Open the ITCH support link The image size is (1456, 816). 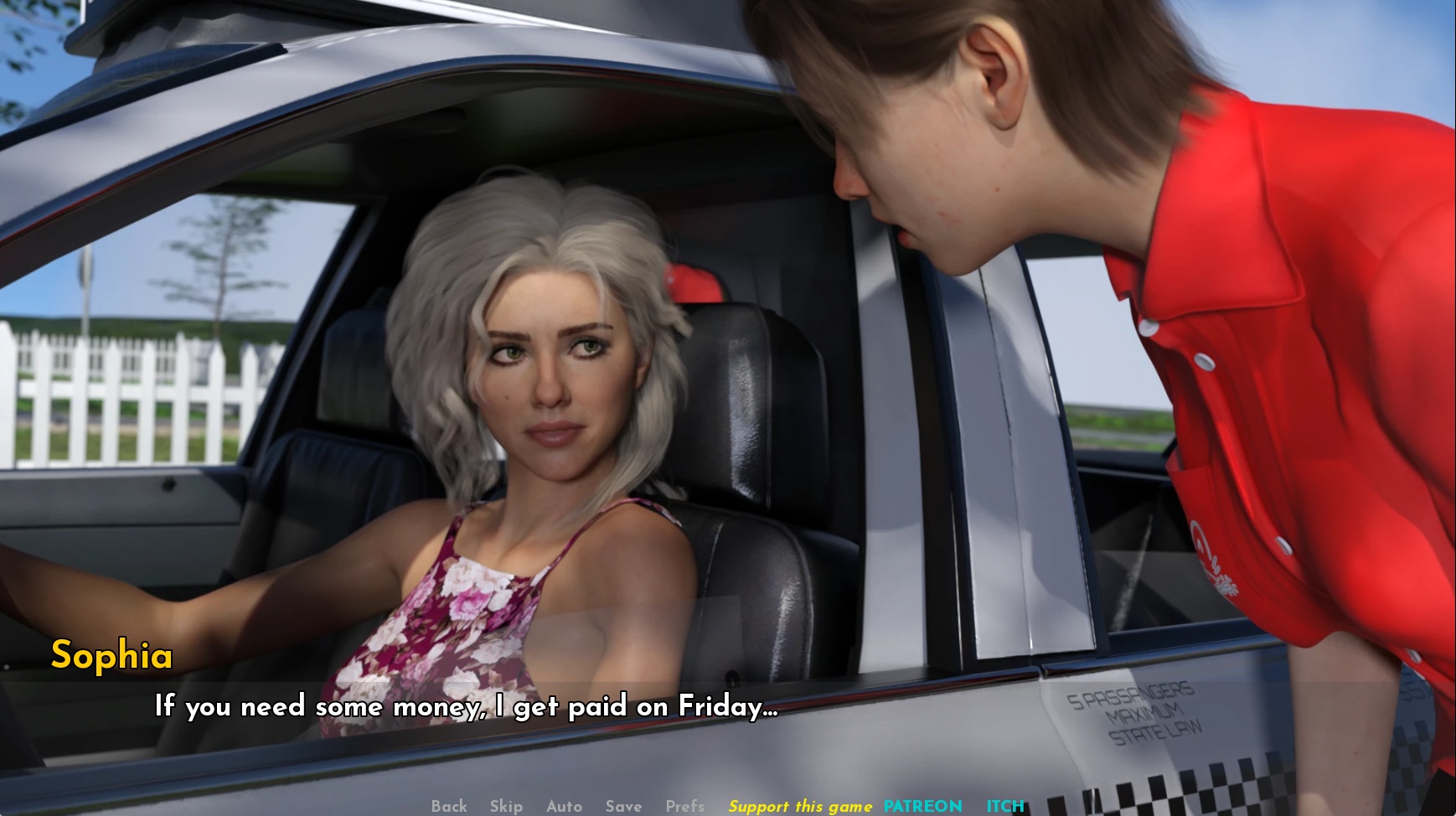(1004, 806)
